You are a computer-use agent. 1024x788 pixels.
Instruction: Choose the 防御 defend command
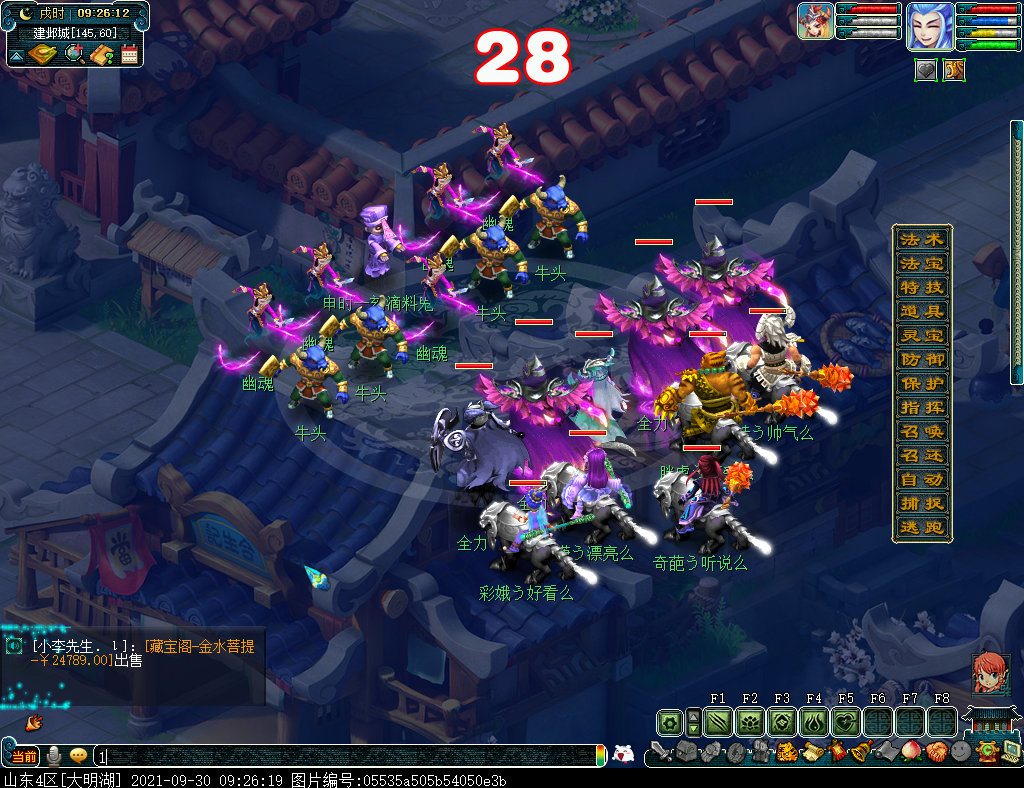point(921,360)
